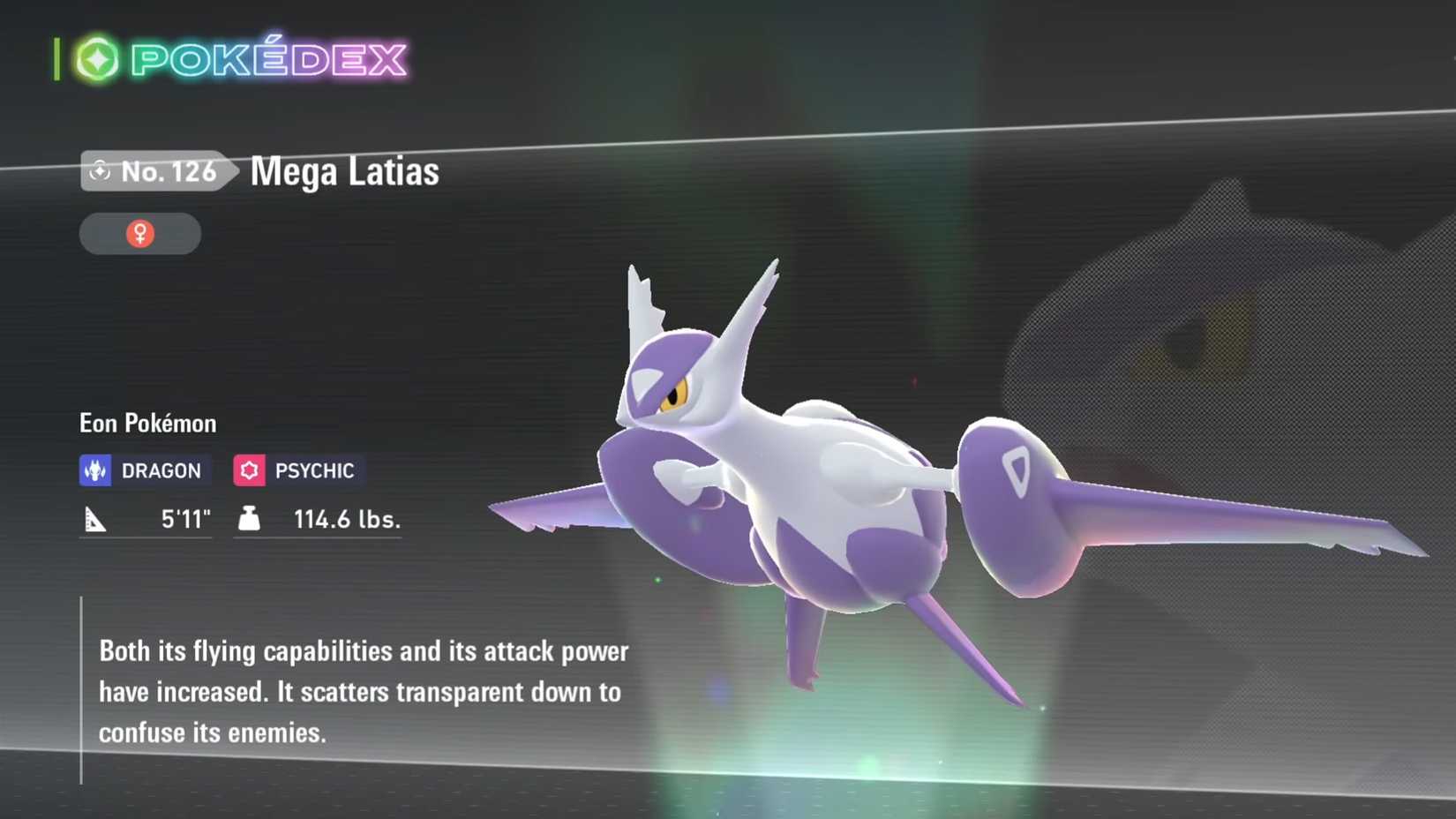Click the 114.6 lbs. weight value

tap(346, 520)
